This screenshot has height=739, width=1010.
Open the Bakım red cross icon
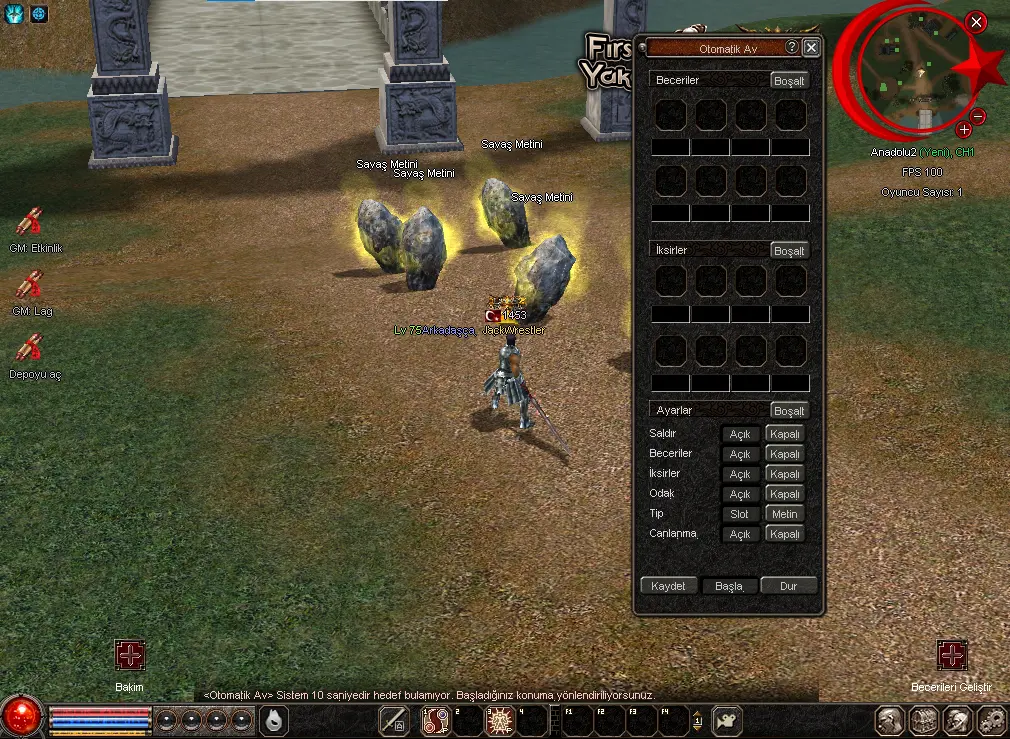(130, 656)
